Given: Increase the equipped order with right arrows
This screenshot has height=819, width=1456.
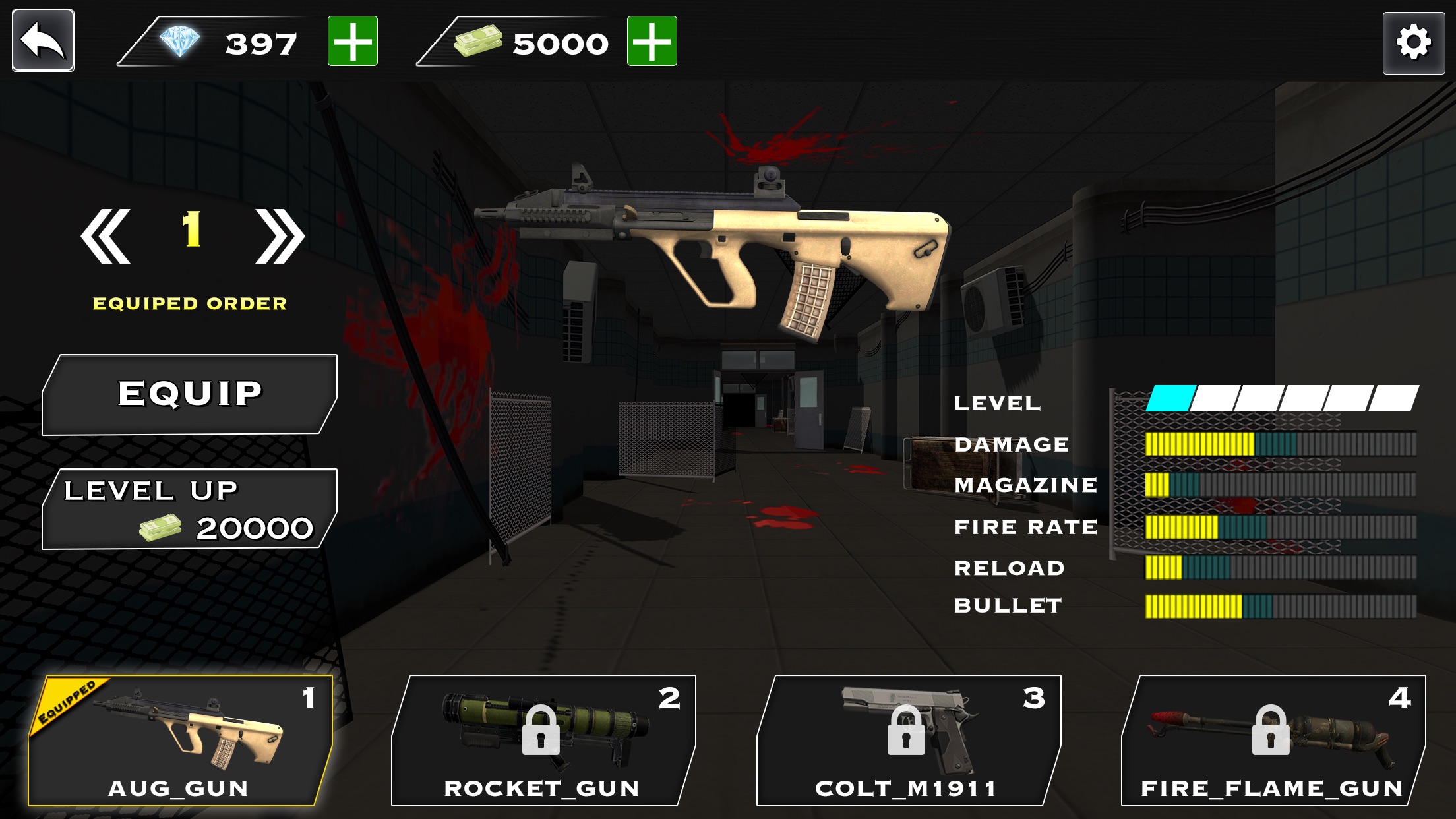Looking at the screenshot, I should (x=280, y=236).
